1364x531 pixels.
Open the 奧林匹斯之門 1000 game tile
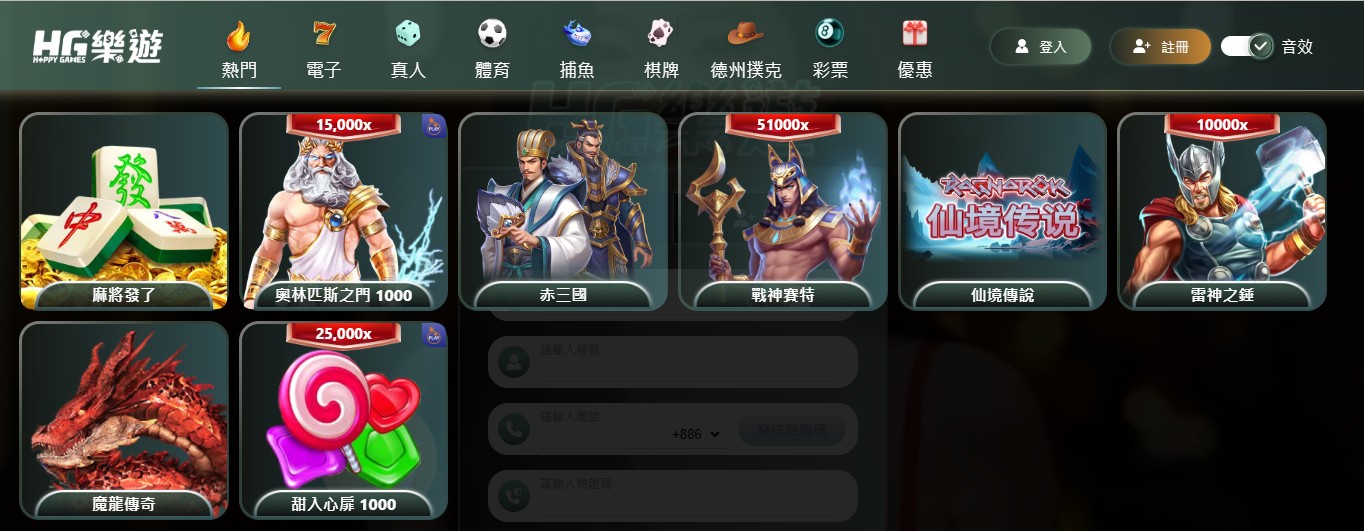point(343,211)
